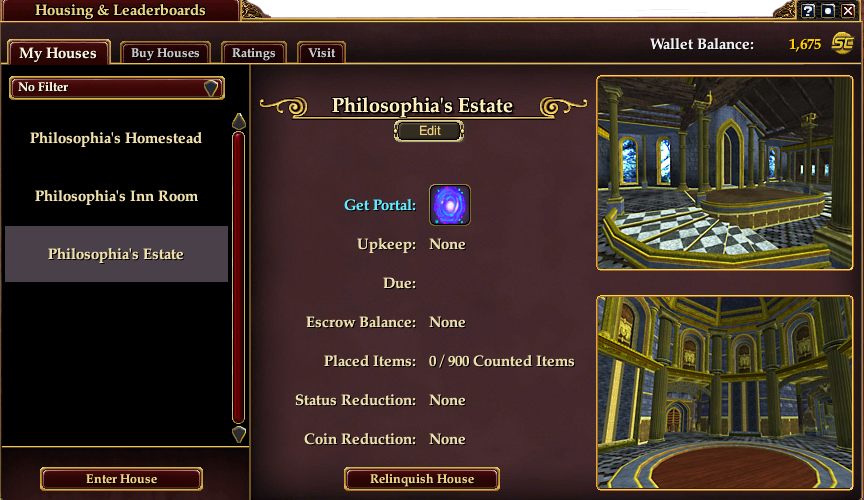Open the Visit tab
The height and width of the screenshot is (500, 864).
click(322, 53)
